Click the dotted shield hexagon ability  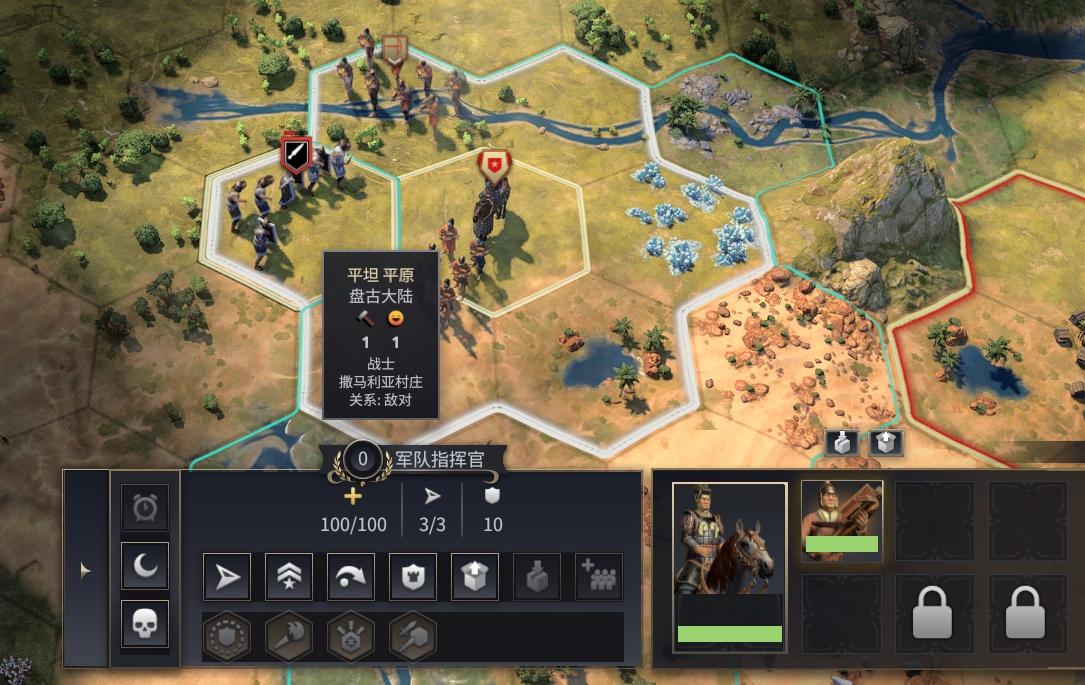pyautogui.click(x=227, y=636)
